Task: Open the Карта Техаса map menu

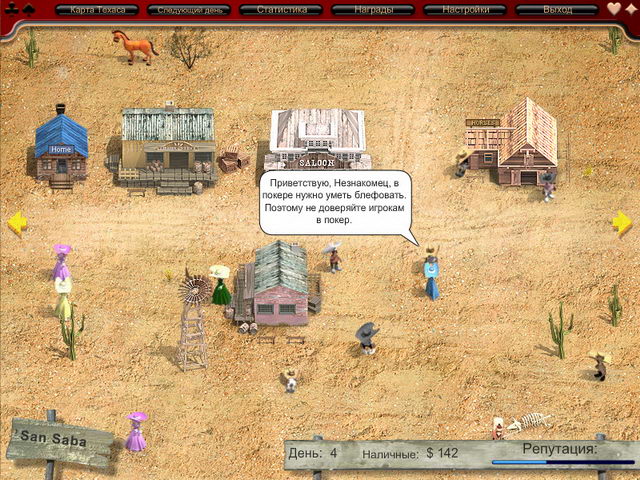Action: 97,10
